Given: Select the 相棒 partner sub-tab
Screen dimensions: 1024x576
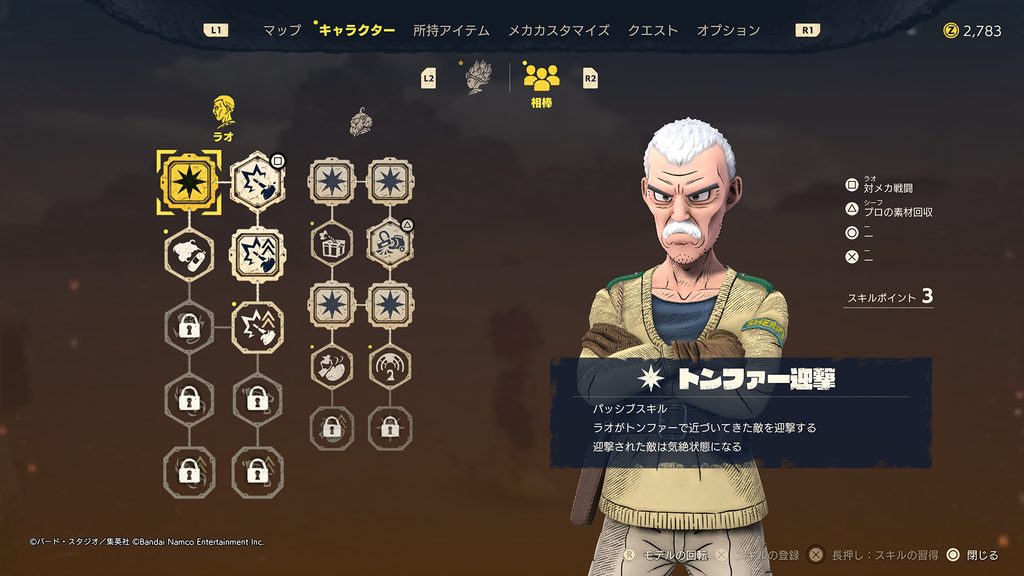Looking at the screenshot, I should 541,82.
